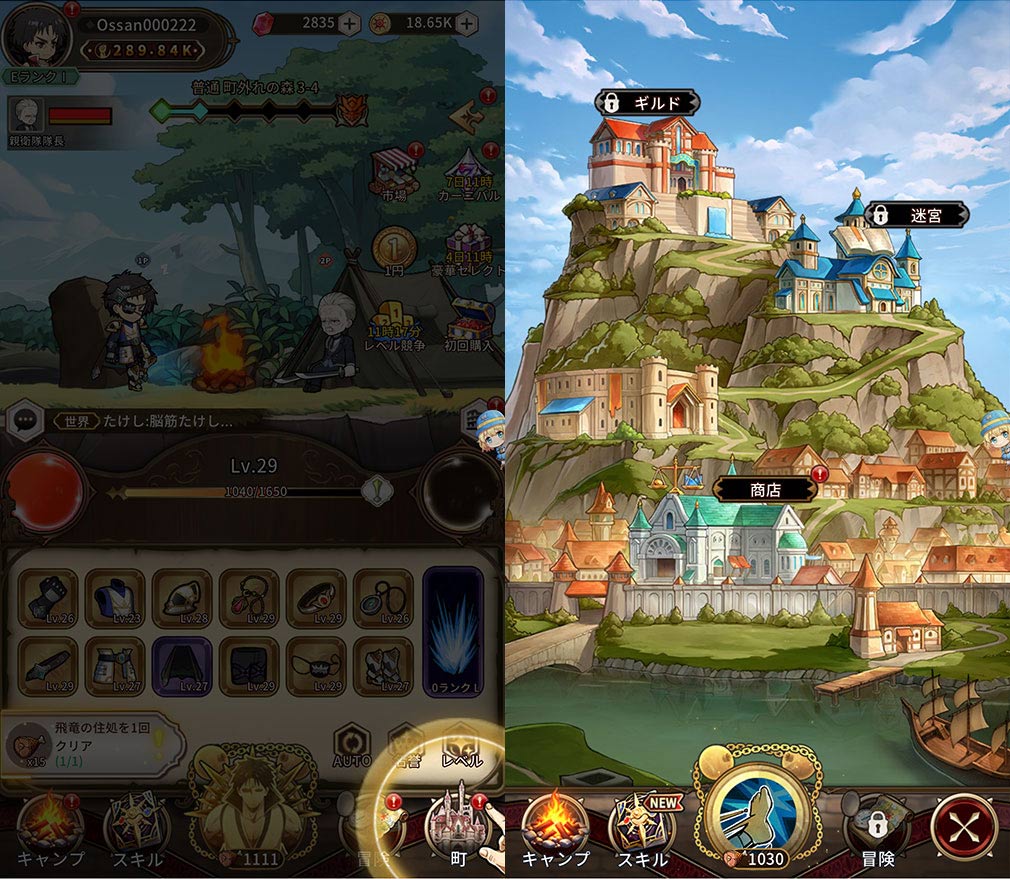The width and height of the screenshot is (1010, 879).
Task: Toggle the AUTO hexagon button
Action: (352, 746)
